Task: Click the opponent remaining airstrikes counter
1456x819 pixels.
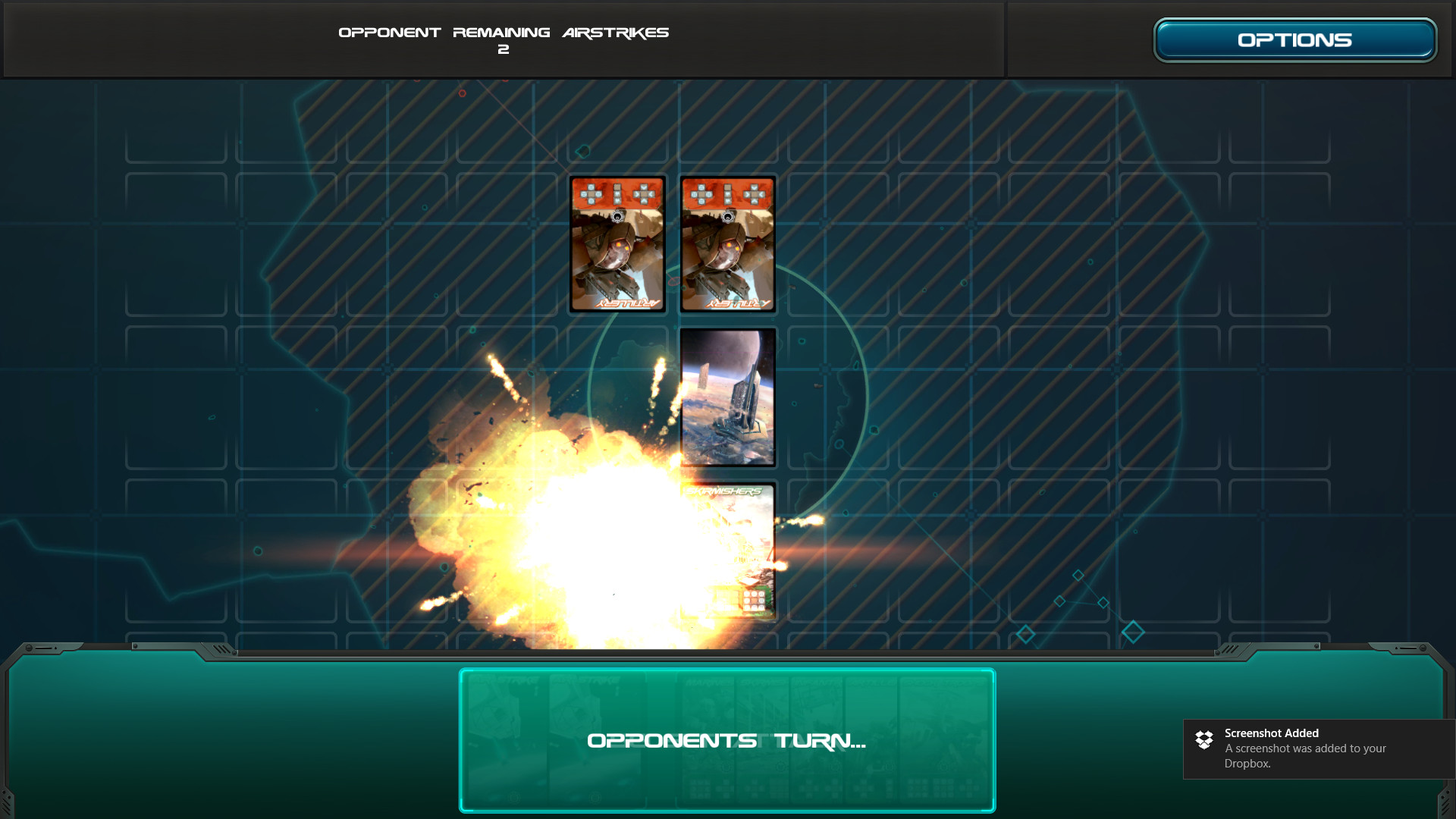Action: point(504,39)
